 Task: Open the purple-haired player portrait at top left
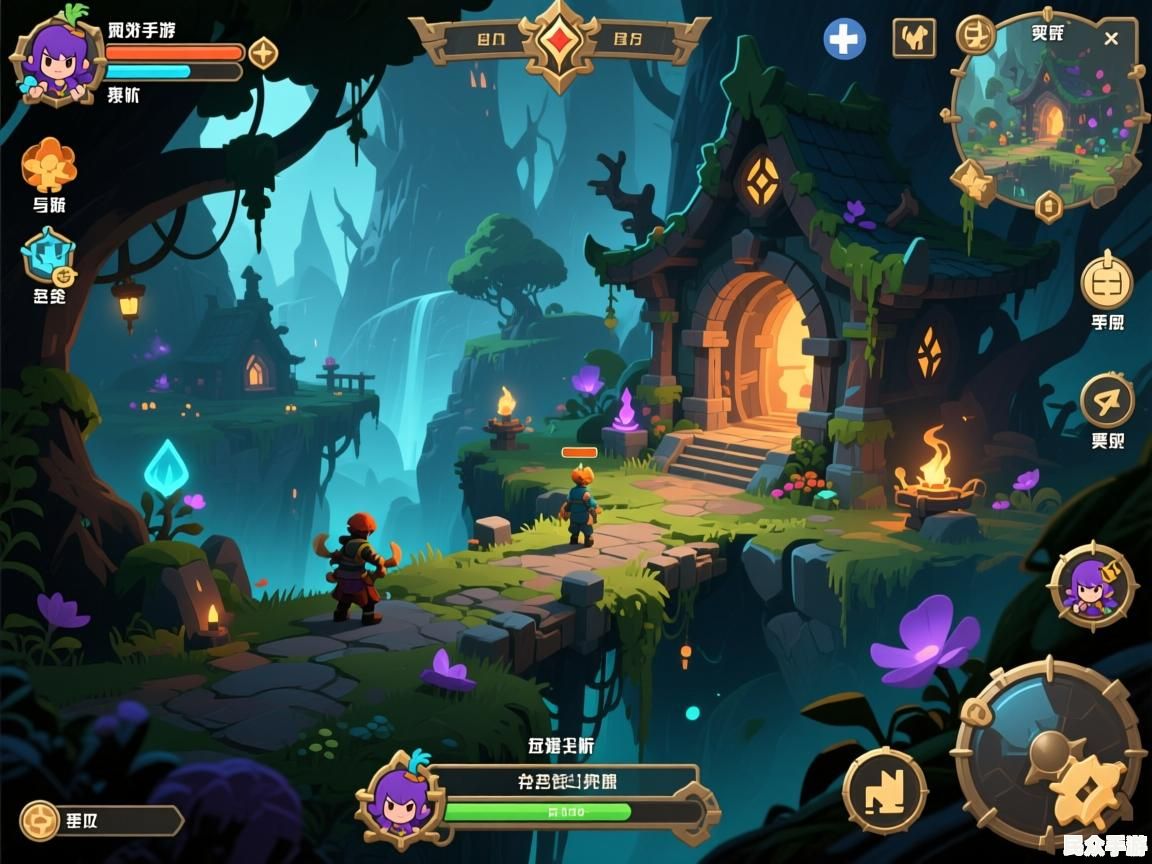pos(59,58)
